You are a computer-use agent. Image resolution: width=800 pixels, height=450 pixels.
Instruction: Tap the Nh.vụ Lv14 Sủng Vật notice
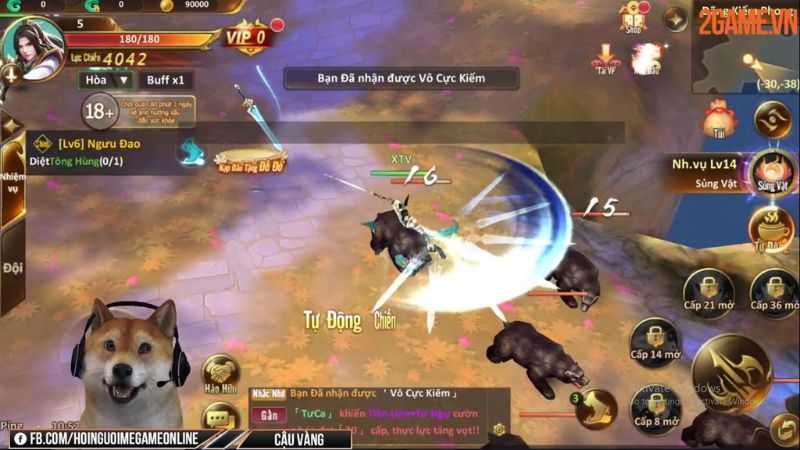tap(705, 172)
